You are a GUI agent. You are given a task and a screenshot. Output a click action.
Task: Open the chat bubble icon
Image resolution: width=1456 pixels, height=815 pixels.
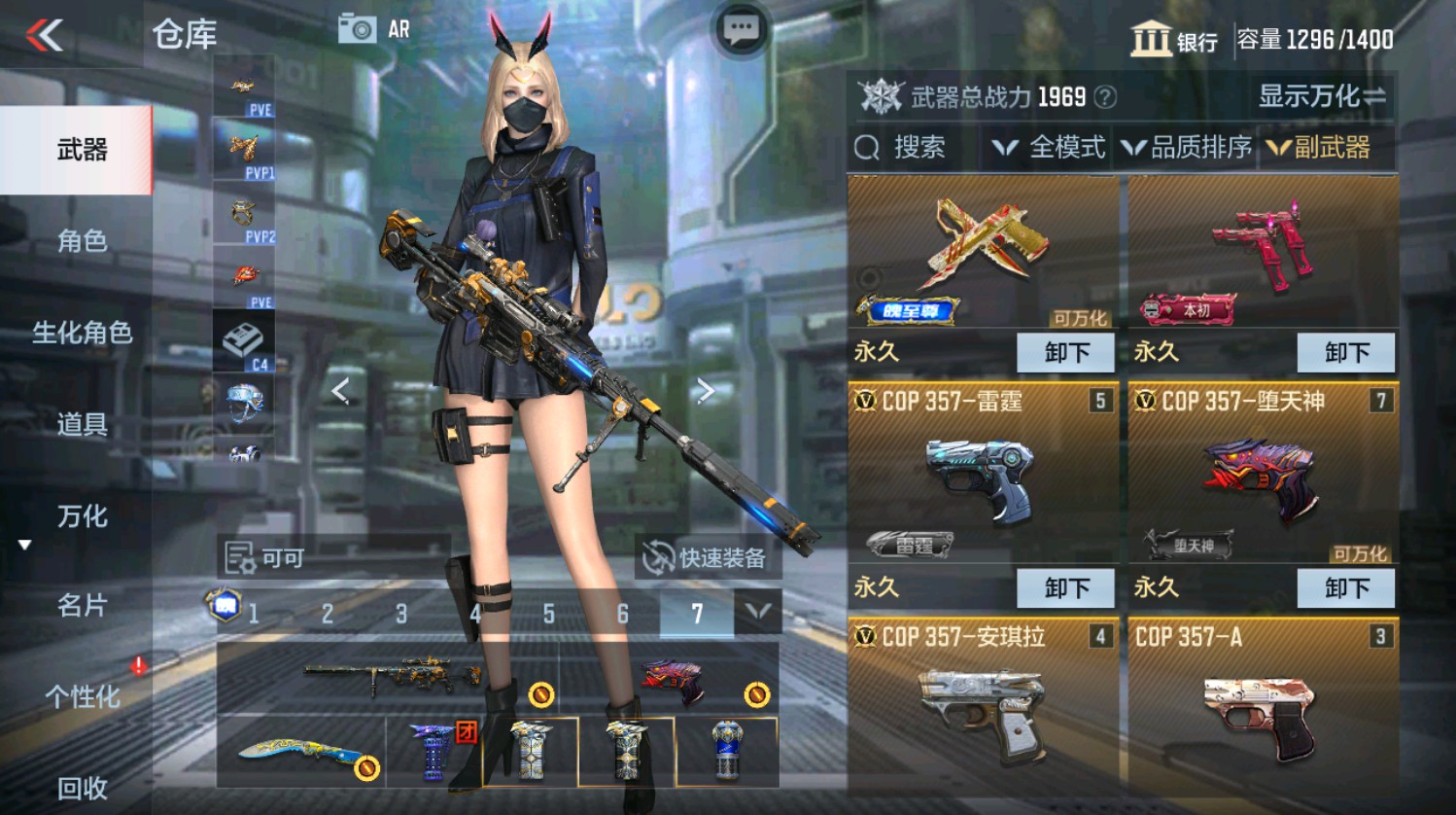pos(741,28)
